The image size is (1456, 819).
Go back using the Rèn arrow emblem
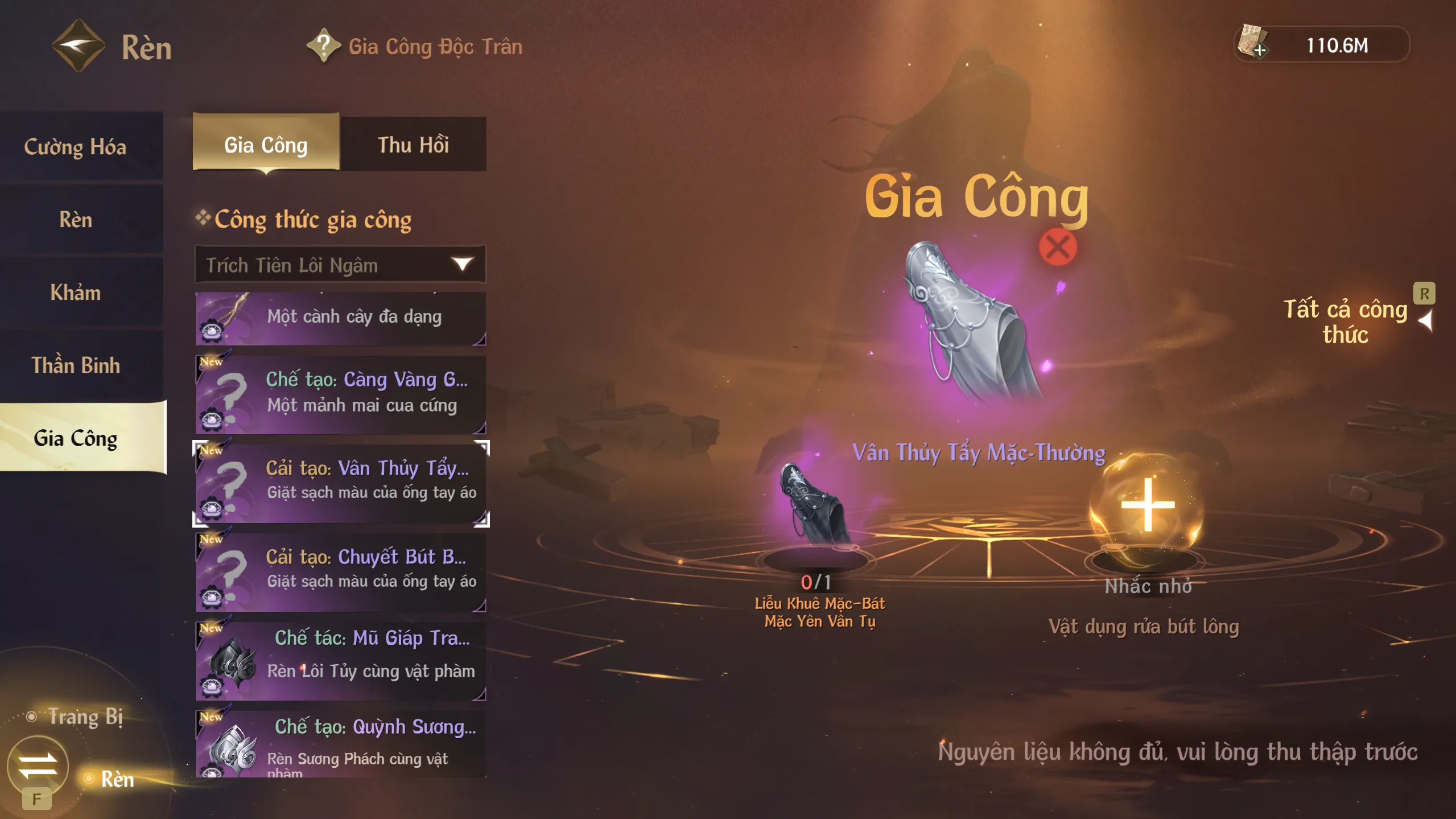tap(79, 46)
